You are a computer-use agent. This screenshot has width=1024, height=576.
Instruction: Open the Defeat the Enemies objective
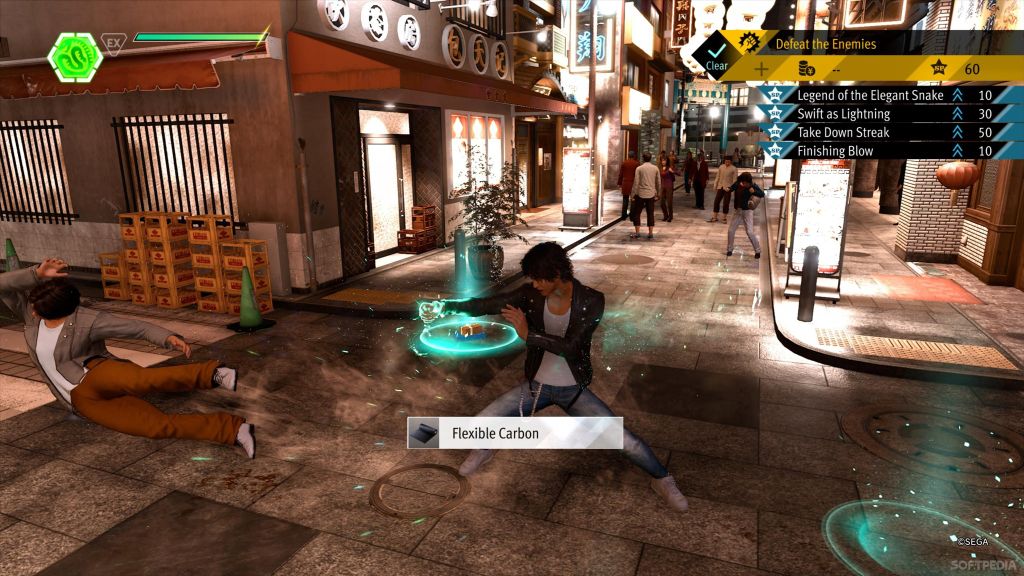point(825,44)
